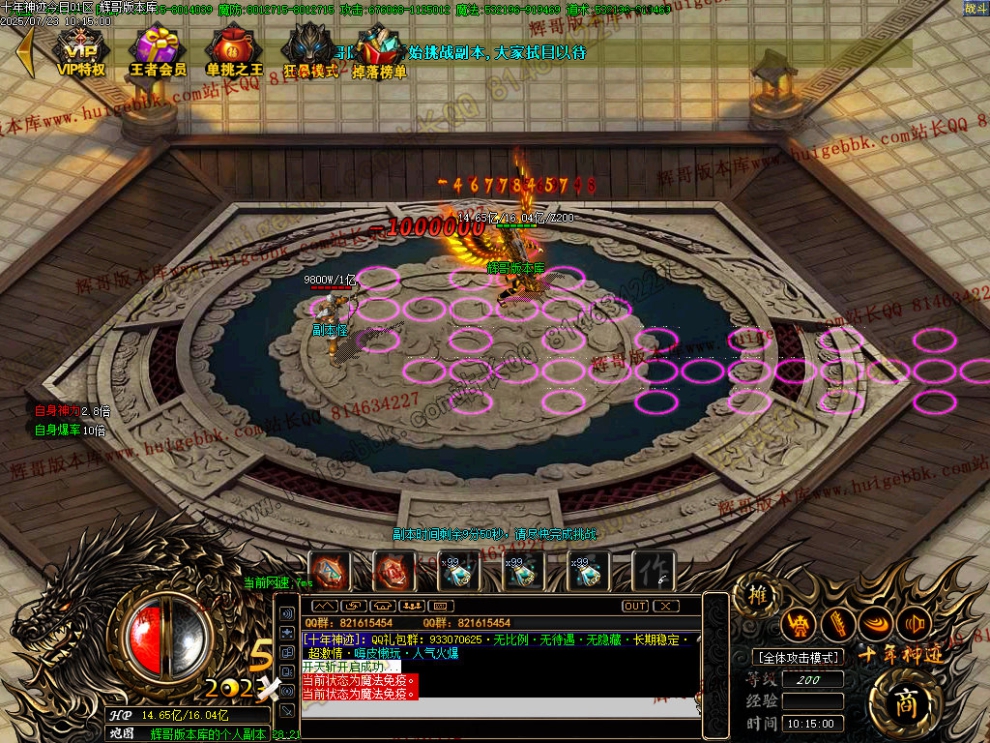This screenshot has height=743, width=990.
Task: Open the orange swirl round icon
Action: (x=876, y=624)
